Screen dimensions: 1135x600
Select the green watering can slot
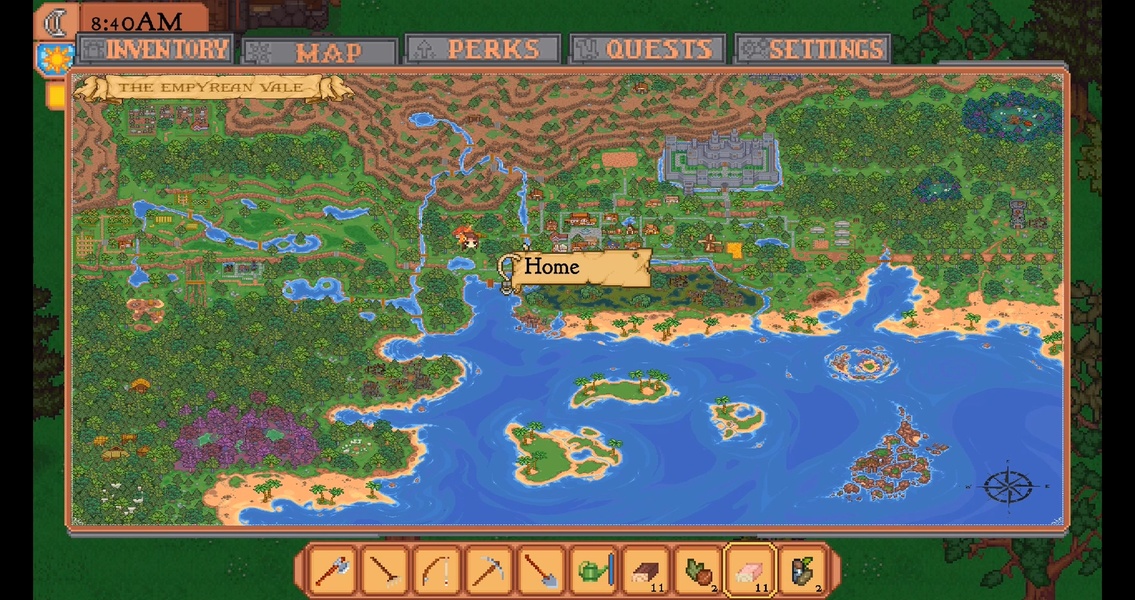tap(593, 571)
